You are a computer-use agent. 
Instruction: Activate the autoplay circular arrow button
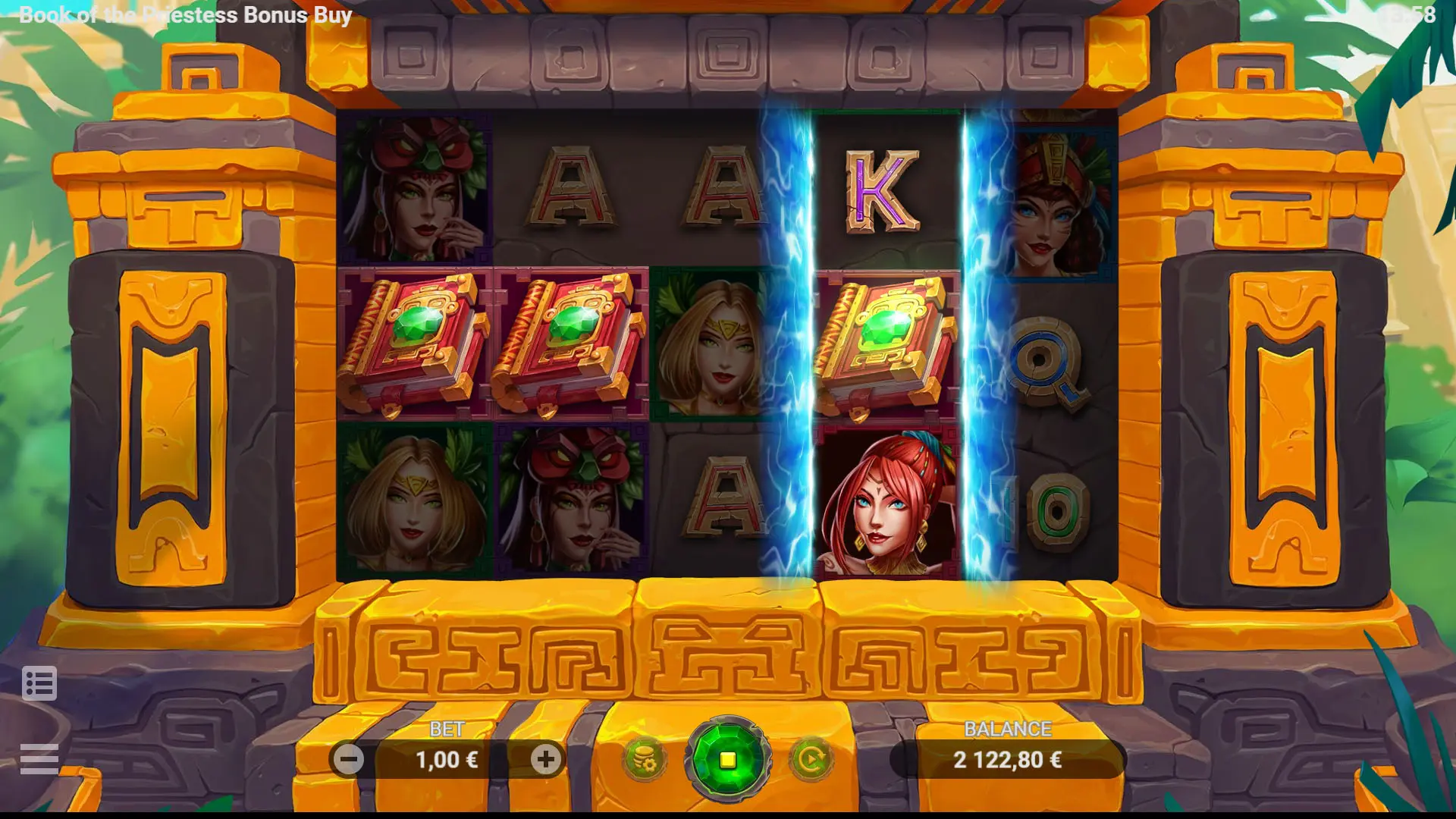pyautogui.click(x=811, y=759)
